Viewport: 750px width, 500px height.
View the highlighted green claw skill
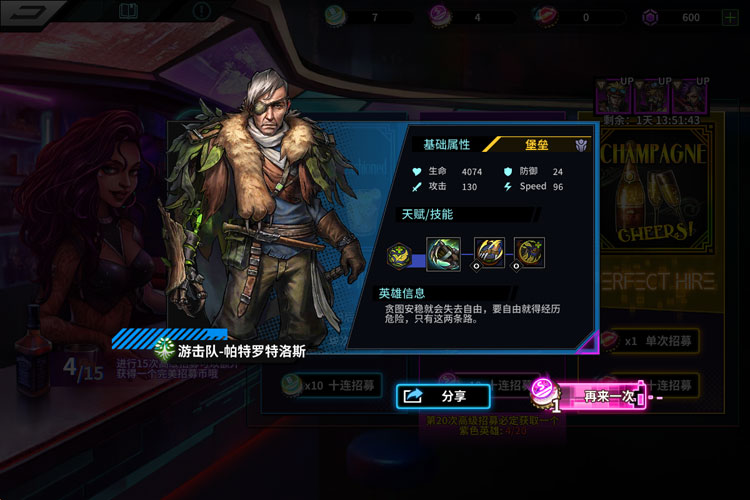click(x=443, y=254)
